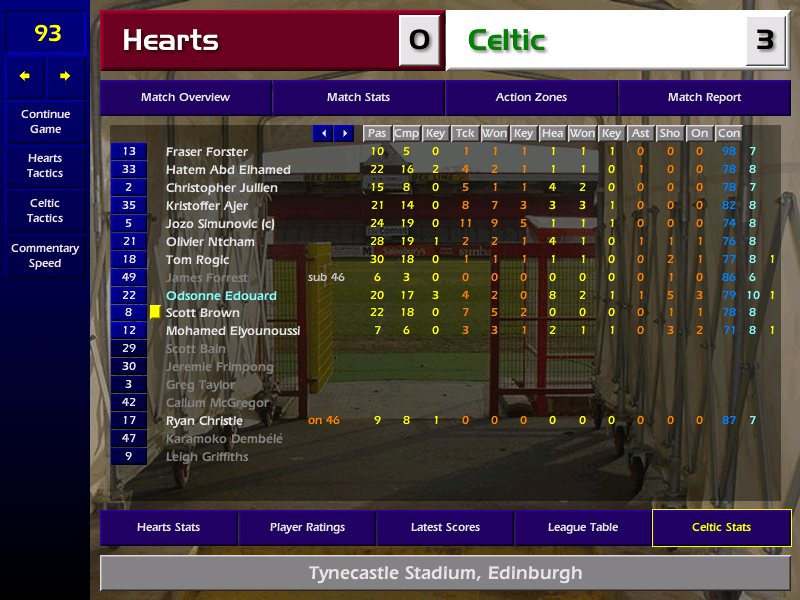The height and width of the screenshot is (600, 800).
Task: View the Action Zones tab
Action: coord(531,98)
